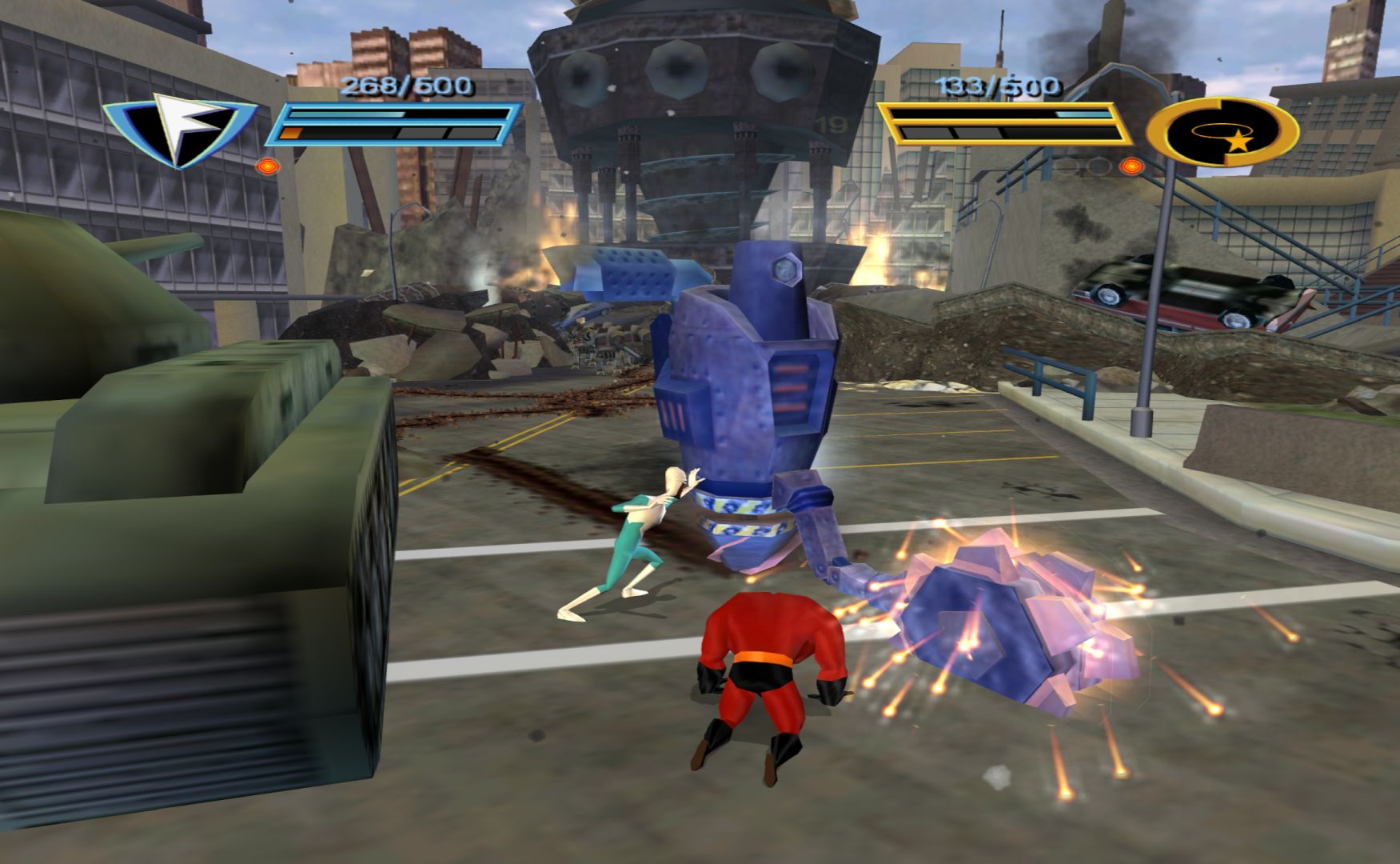Click the orange orb below Frozone's bars

pyautogui.click(x=267, y=167)
